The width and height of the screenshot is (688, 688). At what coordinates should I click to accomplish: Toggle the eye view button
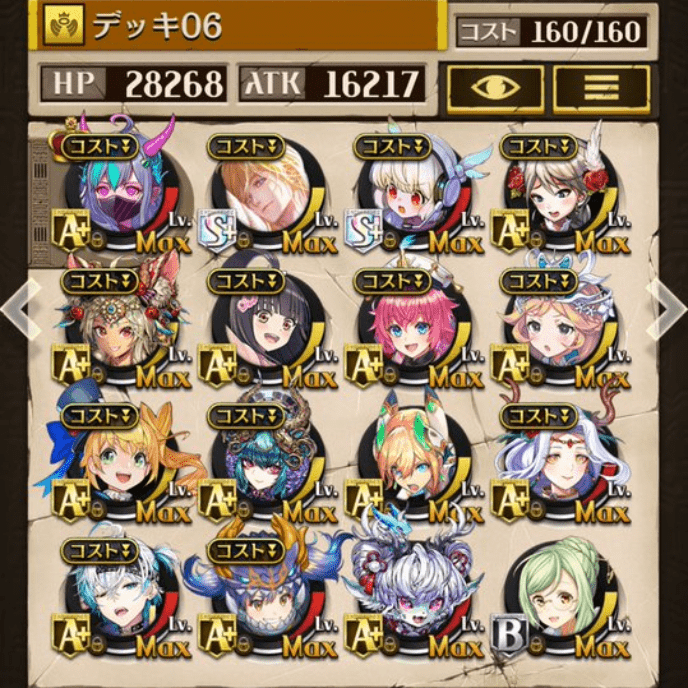click(496, 86)
